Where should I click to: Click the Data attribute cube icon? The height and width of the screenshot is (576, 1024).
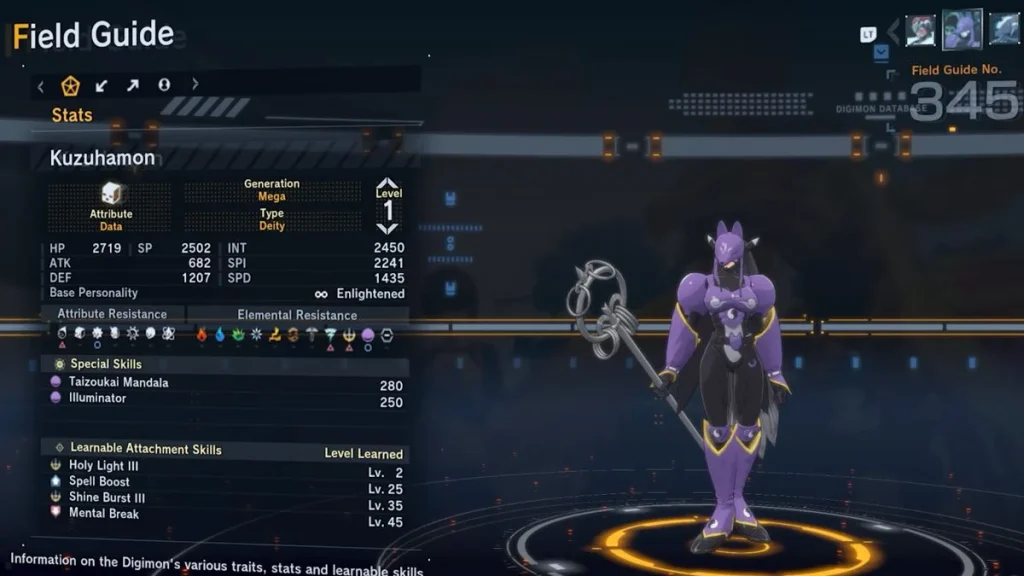point(111,193)
